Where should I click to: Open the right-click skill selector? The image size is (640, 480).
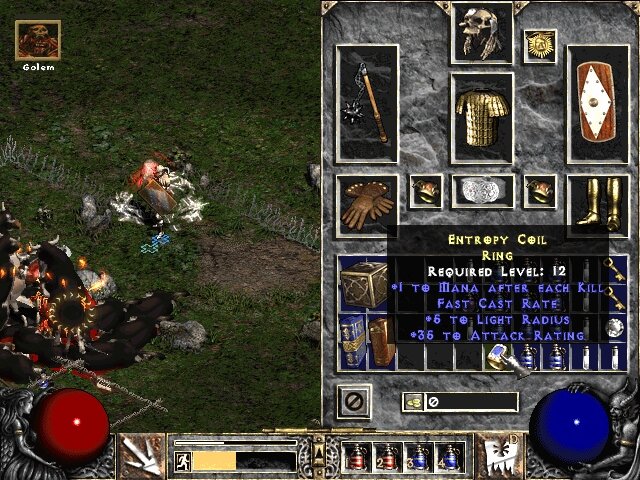[x=501, y=456]
